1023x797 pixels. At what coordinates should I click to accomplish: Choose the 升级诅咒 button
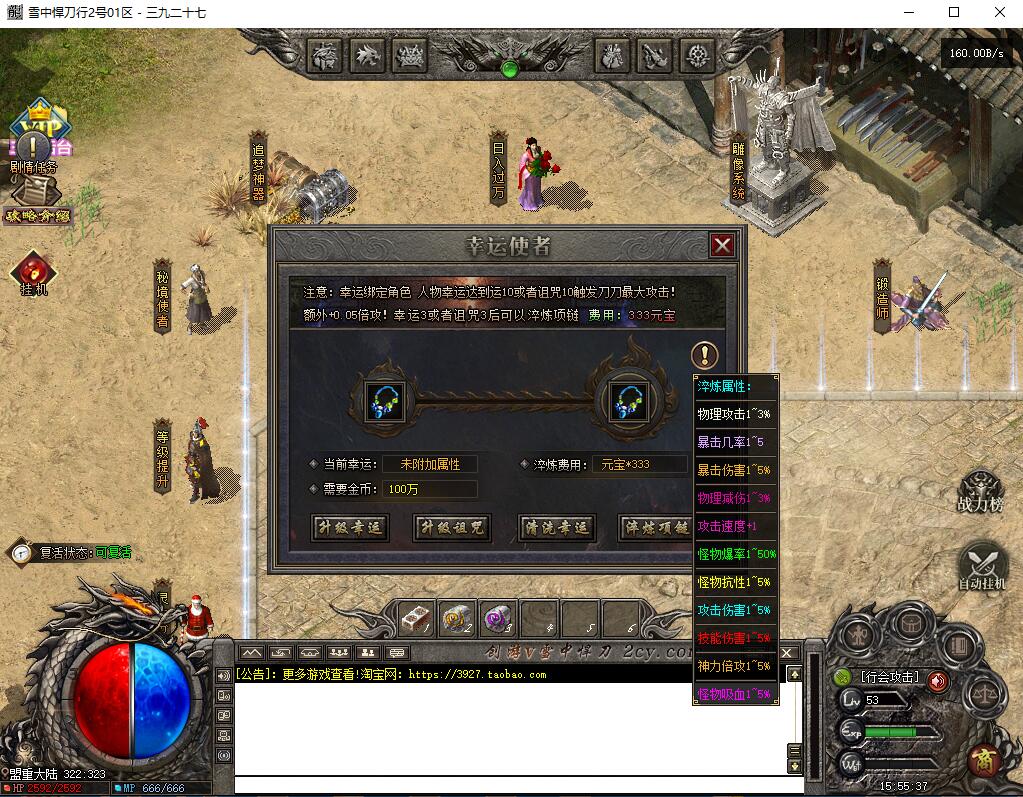click(452, 528)
